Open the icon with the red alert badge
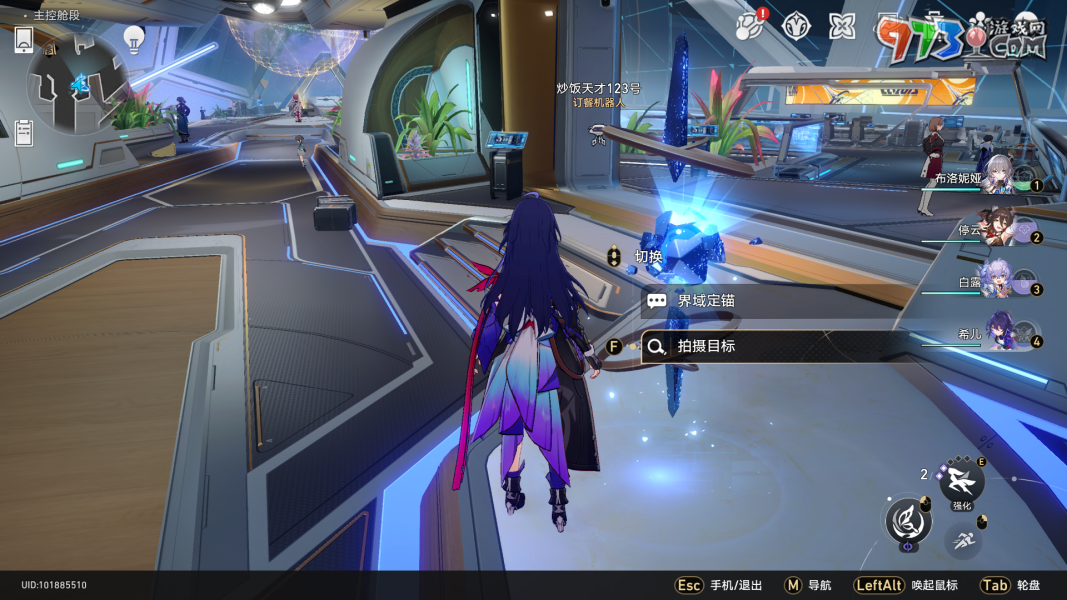Screen dimensions: 1067x600 750,25
